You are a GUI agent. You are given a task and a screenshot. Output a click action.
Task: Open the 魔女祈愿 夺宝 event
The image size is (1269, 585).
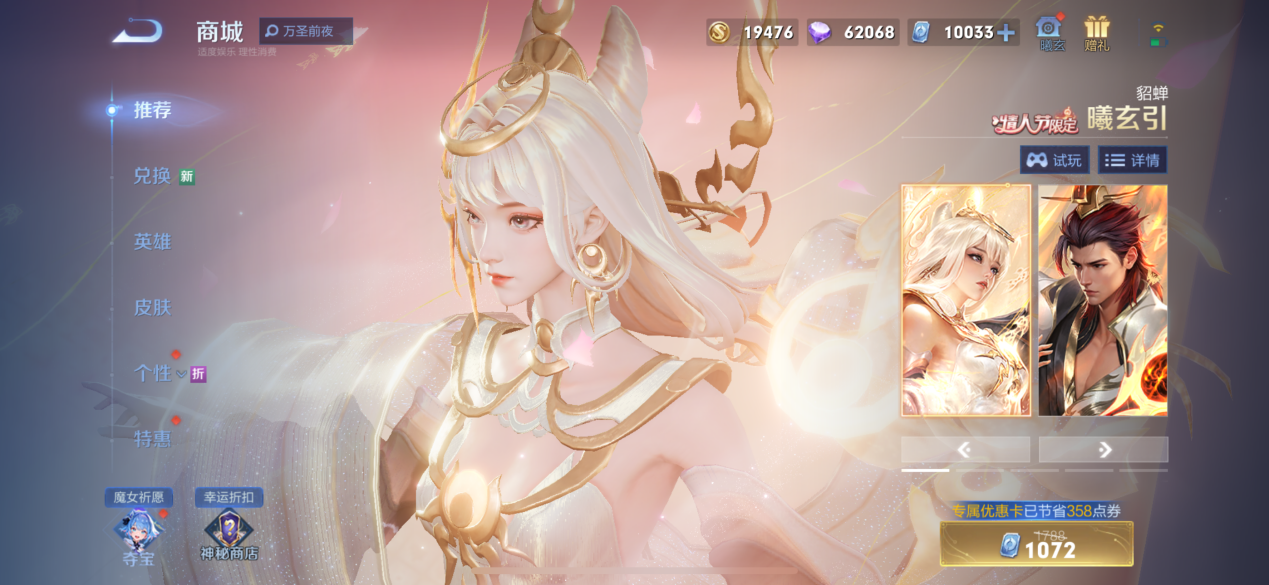point(138,532)
